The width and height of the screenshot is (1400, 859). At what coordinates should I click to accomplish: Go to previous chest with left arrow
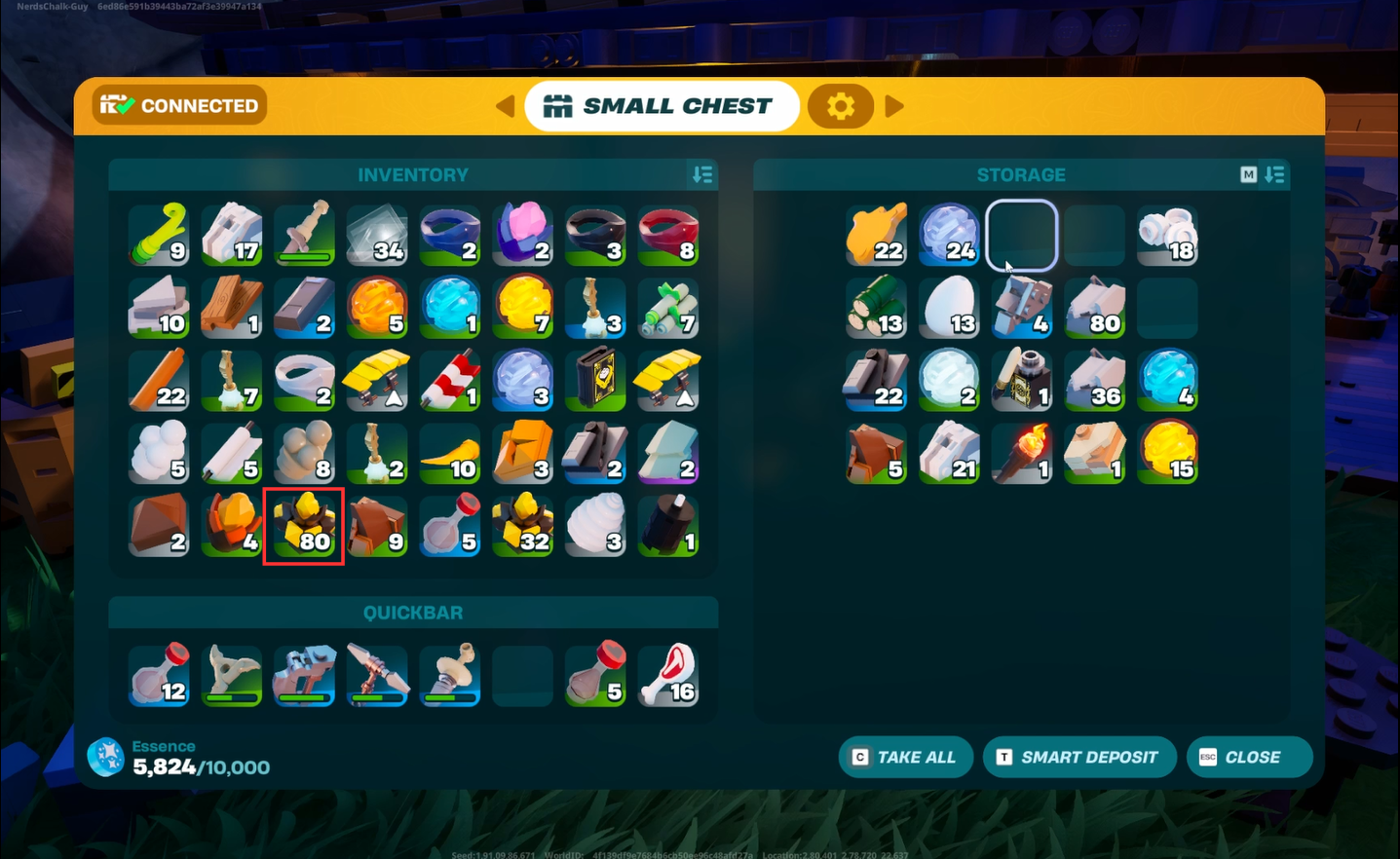pos(505,106)
